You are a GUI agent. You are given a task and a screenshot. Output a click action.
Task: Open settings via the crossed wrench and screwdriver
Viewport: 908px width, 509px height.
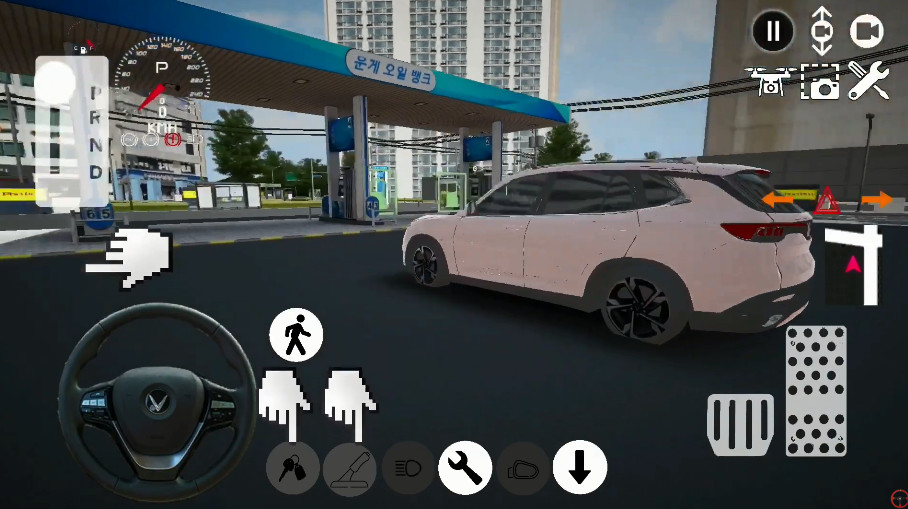click(868, 81)
